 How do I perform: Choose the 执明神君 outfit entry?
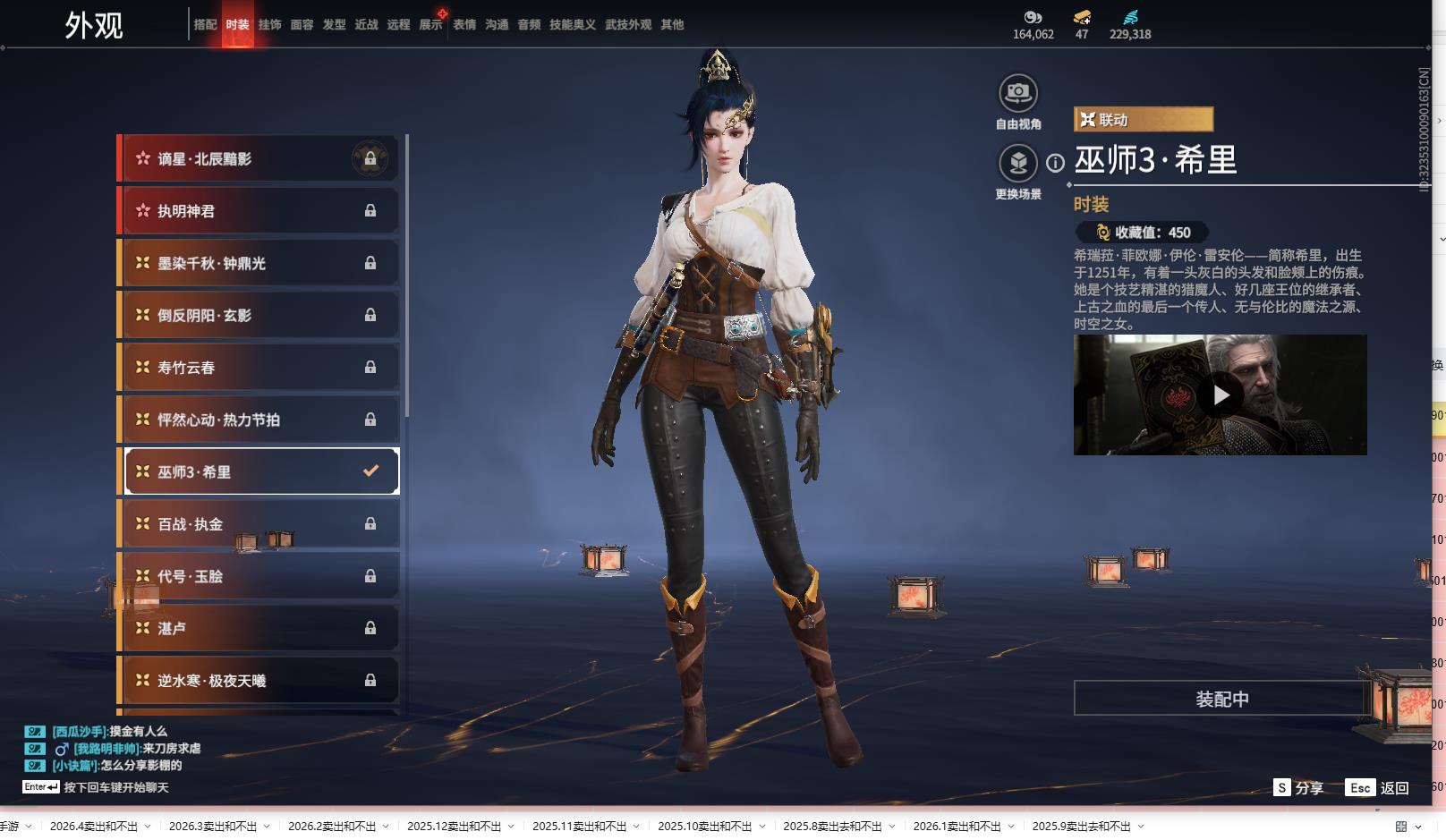[x=259, y=211]
